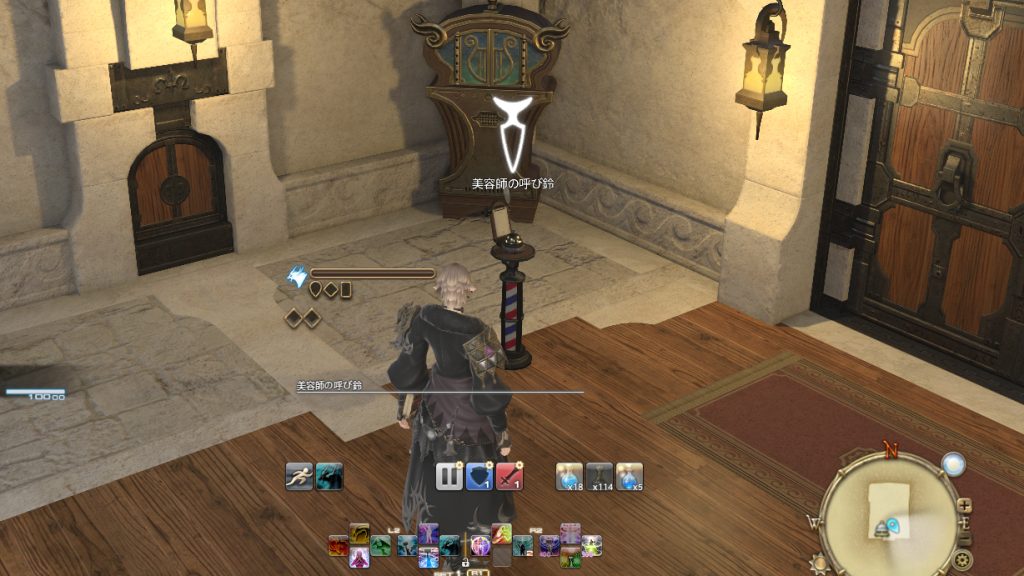Activate the red fire ability on cross hotbar
Image resolution: width=1024 pixels, height=576 pixels.
point(340,546)
